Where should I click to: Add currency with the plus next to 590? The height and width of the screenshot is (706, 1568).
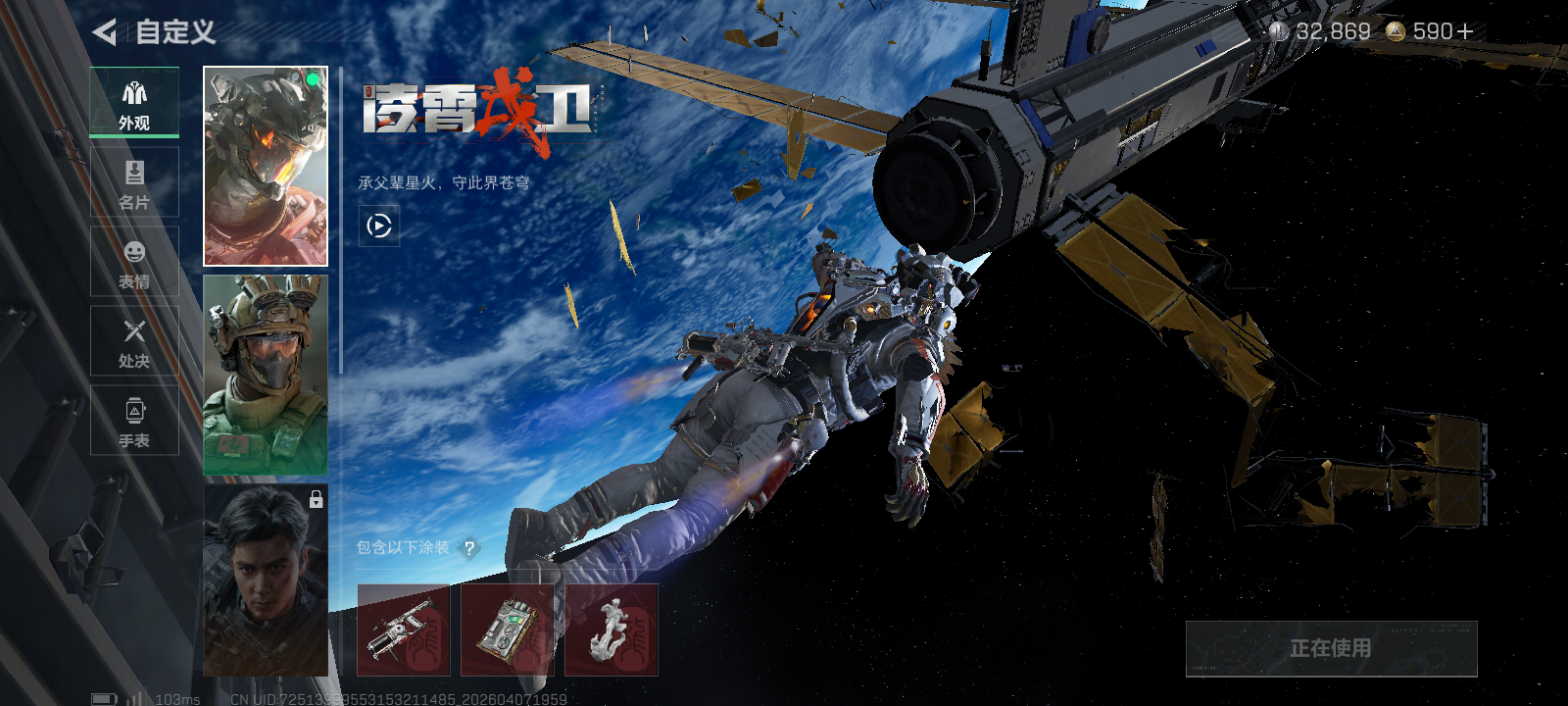pos(1465,32)
